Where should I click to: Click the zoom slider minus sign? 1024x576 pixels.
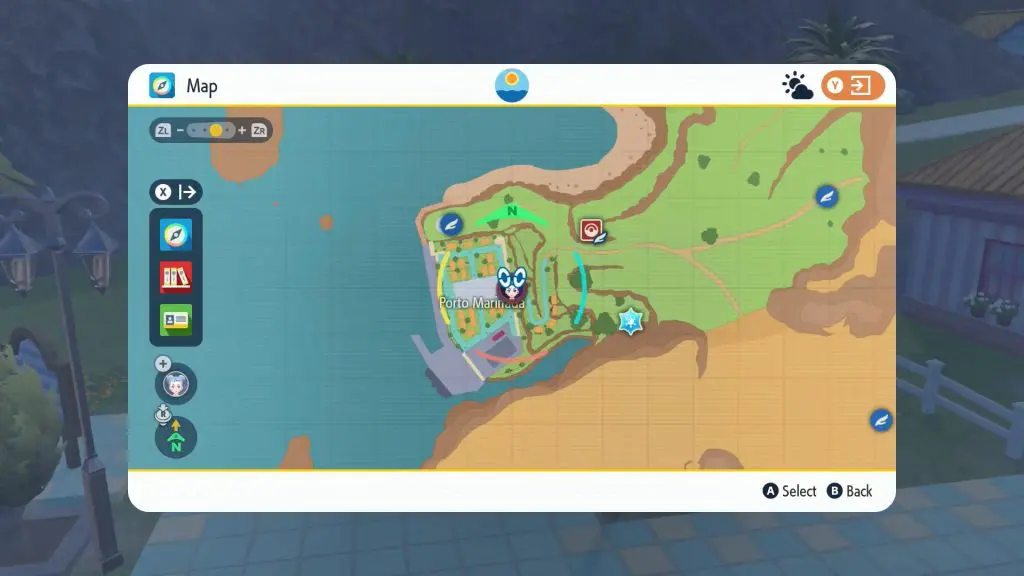click(x=180, y=131)
